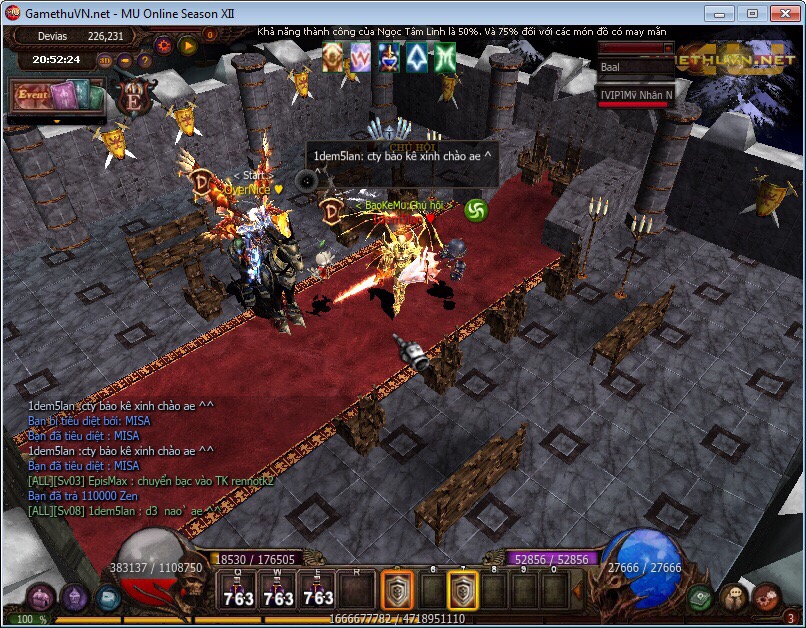
Task: Open the question mark help button
Action: pyautogui.click(x=145, y=60)
